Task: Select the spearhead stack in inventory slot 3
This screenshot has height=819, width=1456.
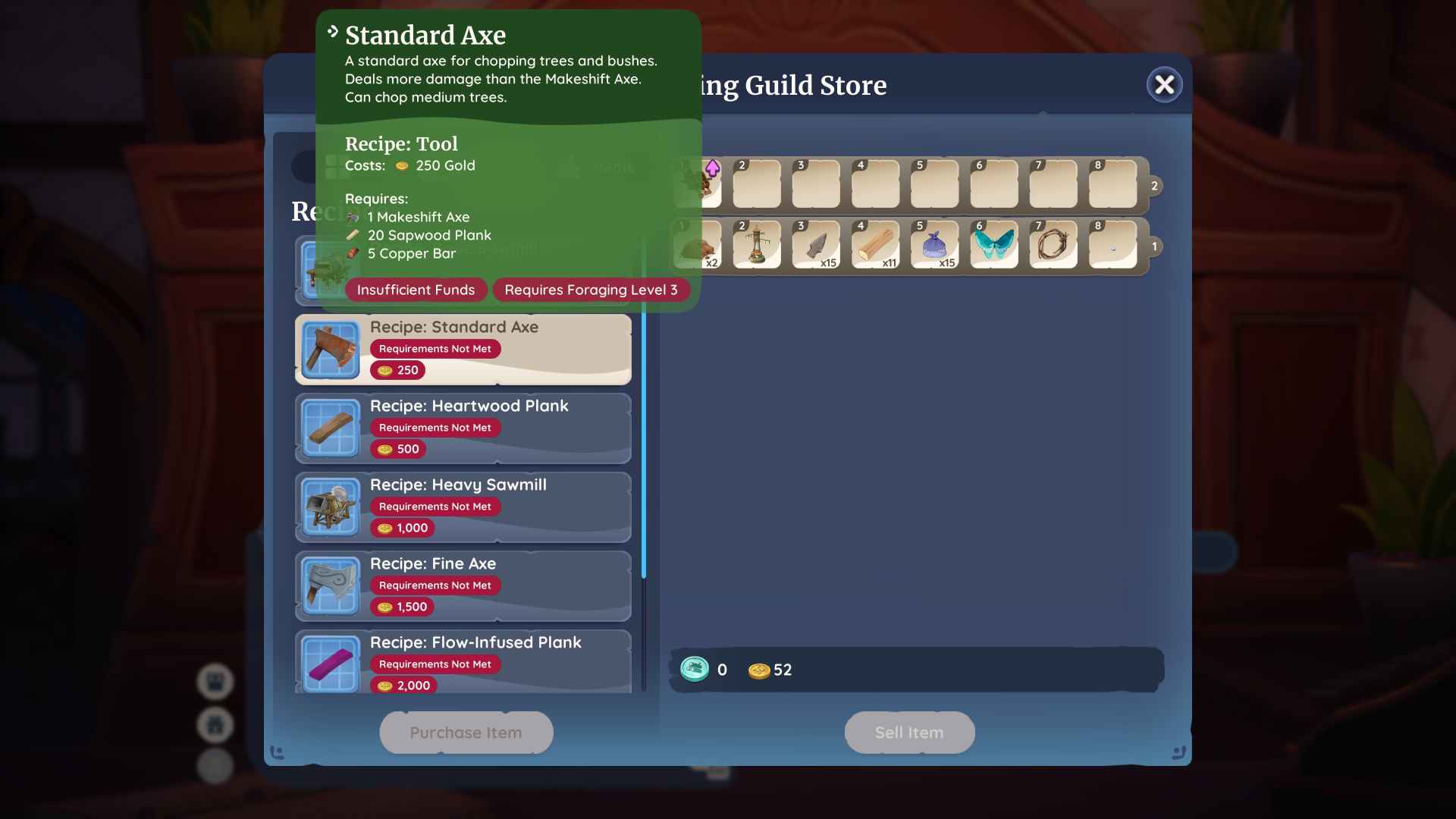Action: click(x=816, y=244)
